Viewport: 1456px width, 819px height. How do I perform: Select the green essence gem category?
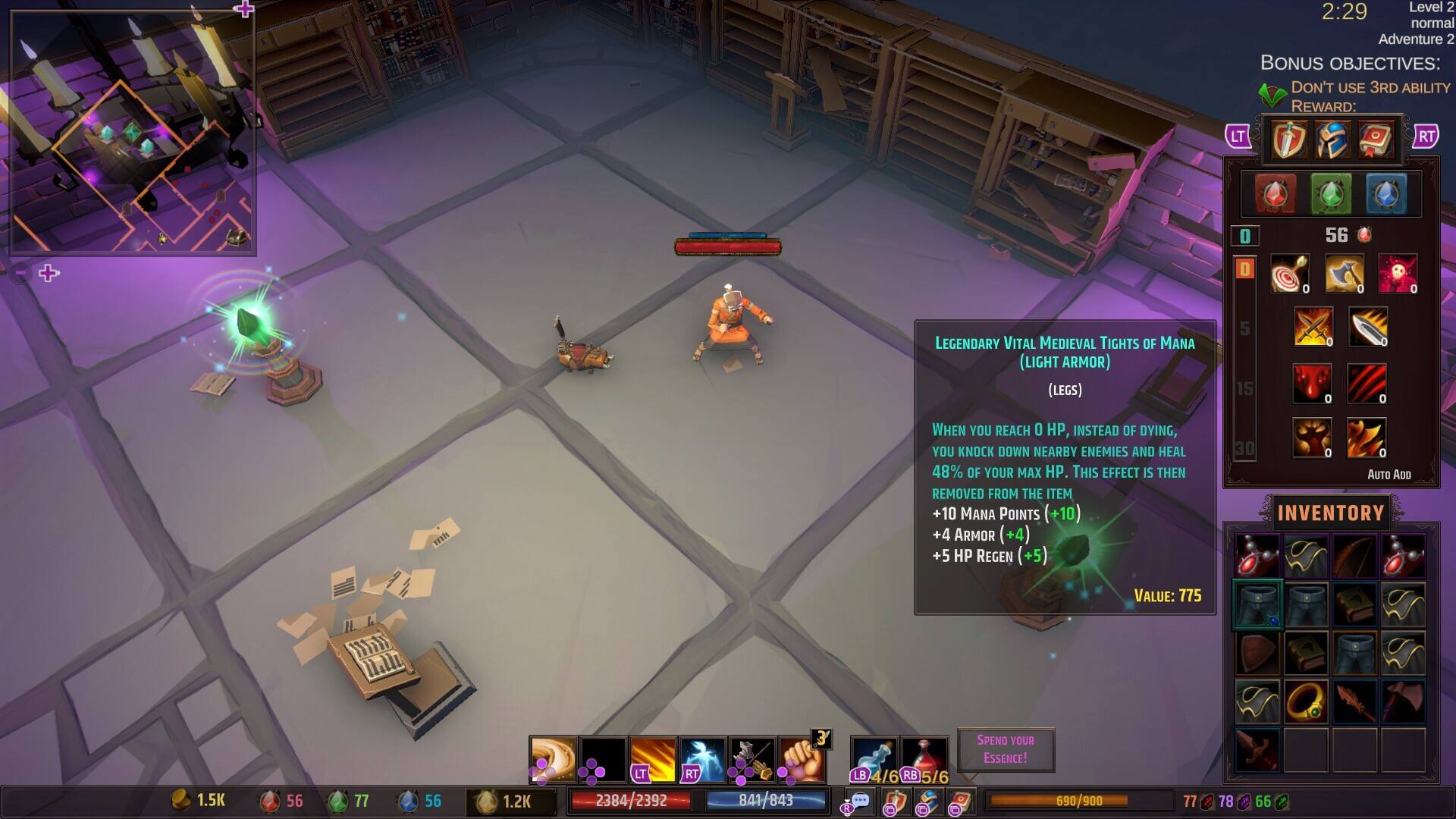coord(1331,194)
